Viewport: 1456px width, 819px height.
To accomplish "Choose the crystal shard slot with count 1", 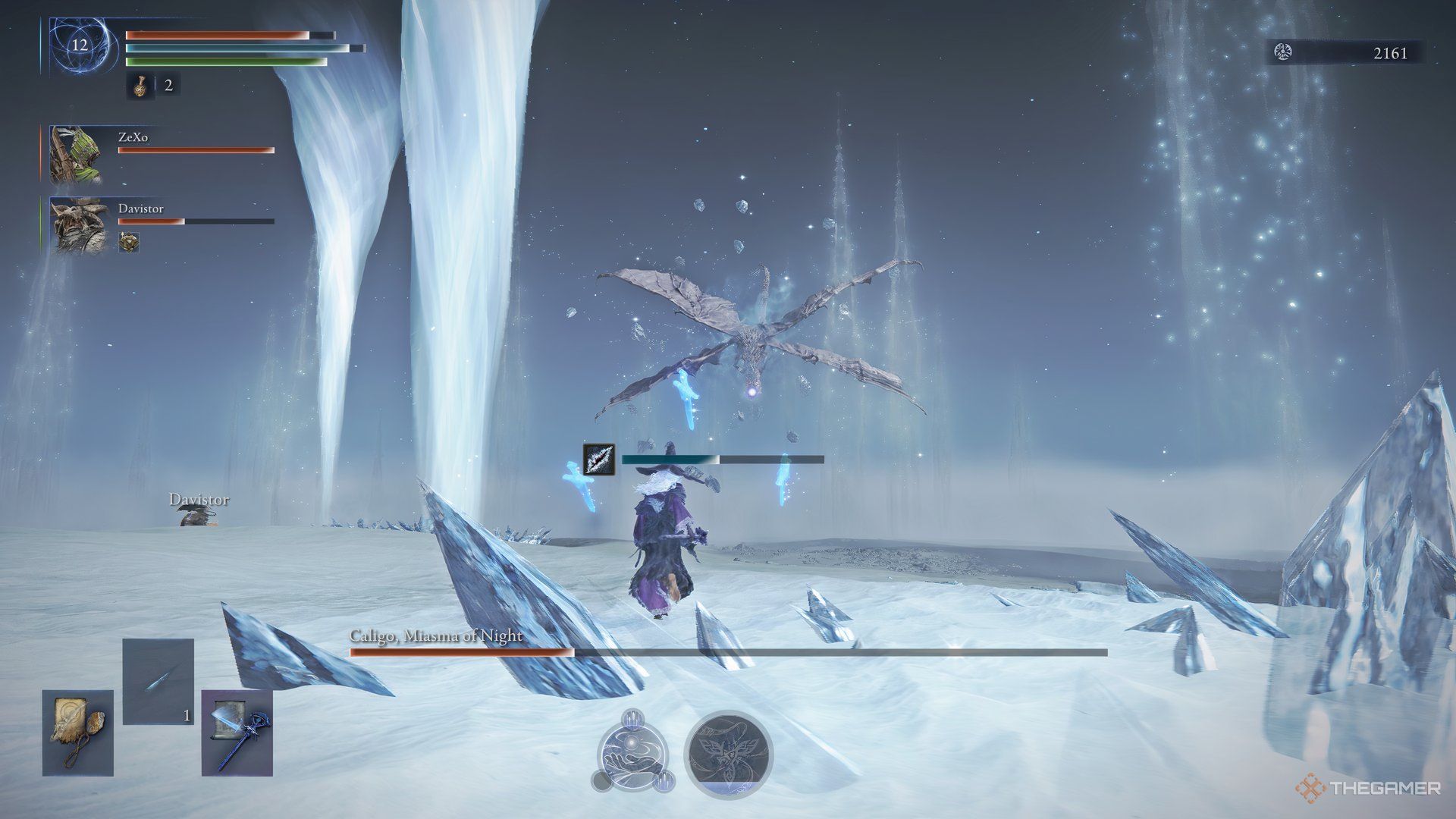I will pos(158,681).
